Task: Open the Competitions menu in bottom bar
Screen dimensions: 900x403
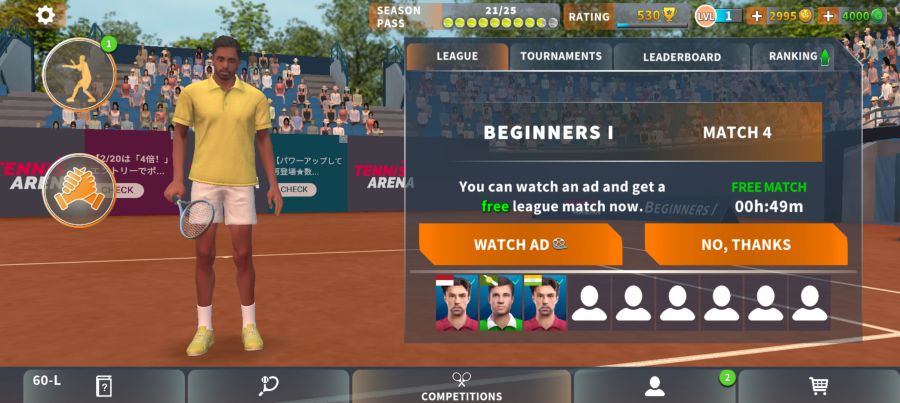Action: (x=461, y=386)
